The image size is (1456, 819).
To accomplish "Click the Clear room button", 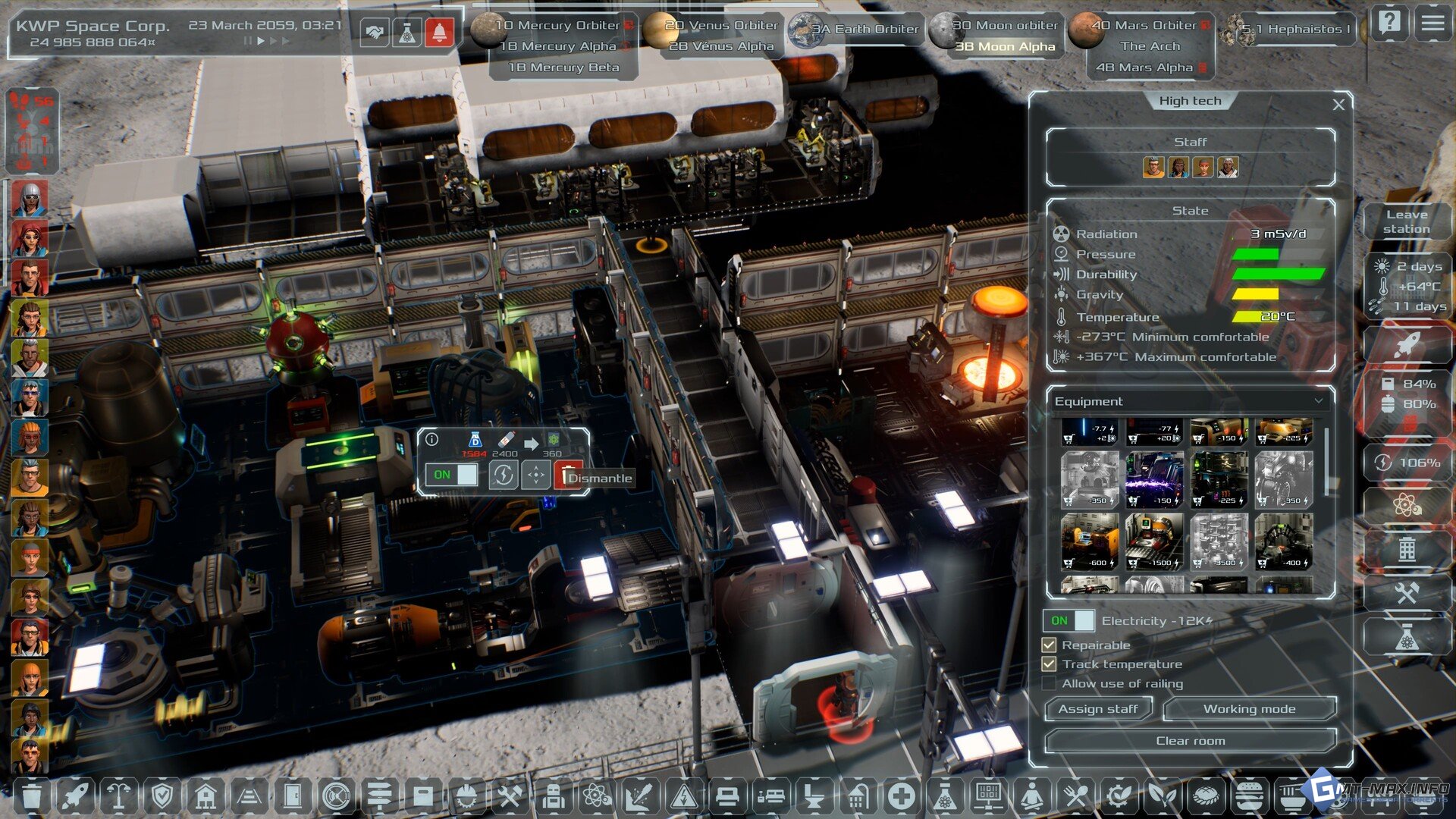I will 1190,741.
